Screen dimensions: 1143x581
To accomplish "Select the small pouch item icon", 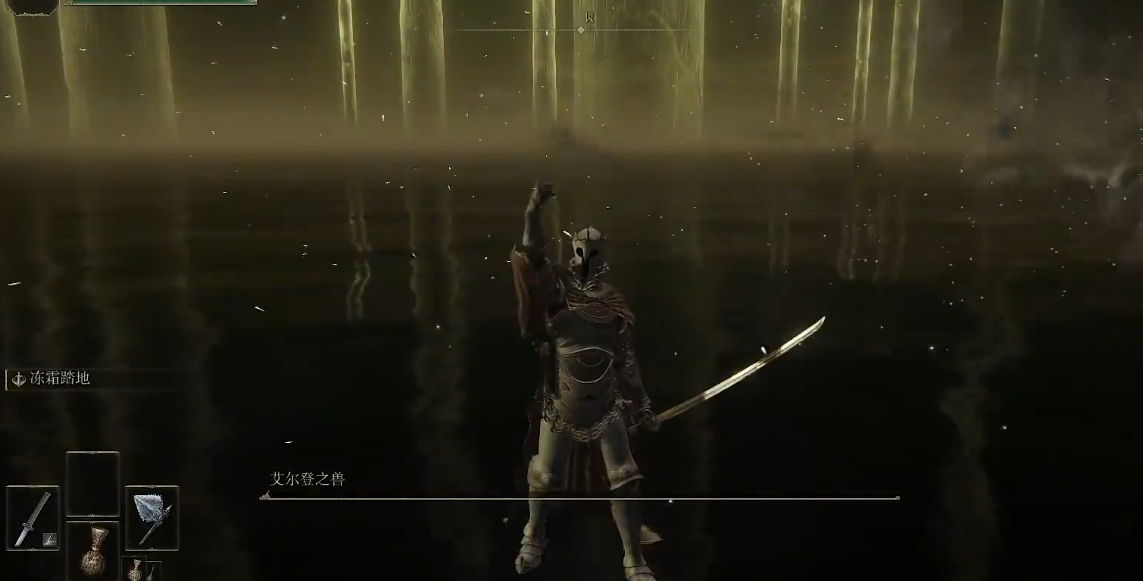I will (135, 570).
